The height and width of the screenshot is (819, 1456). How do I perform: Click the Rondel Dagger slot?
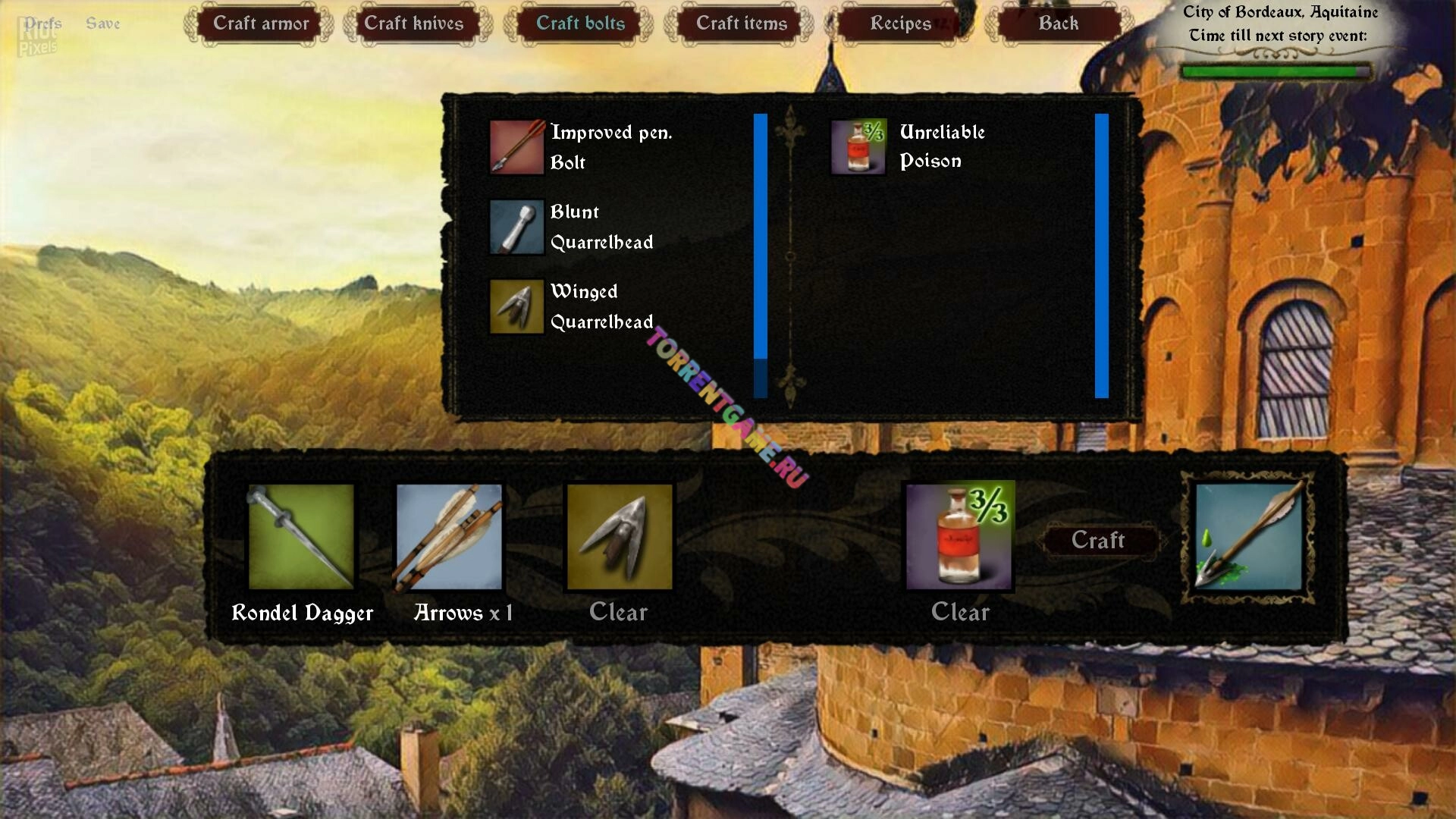(x=301, y=537)
